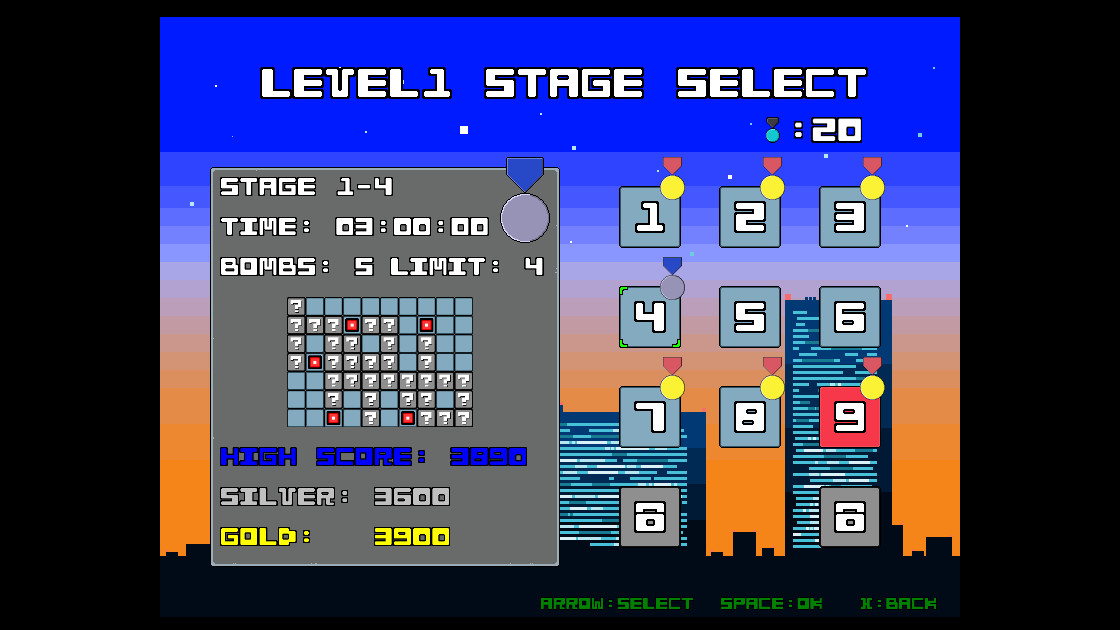
Task: Pick stage 3 from the grid
Action: point(850,217)
